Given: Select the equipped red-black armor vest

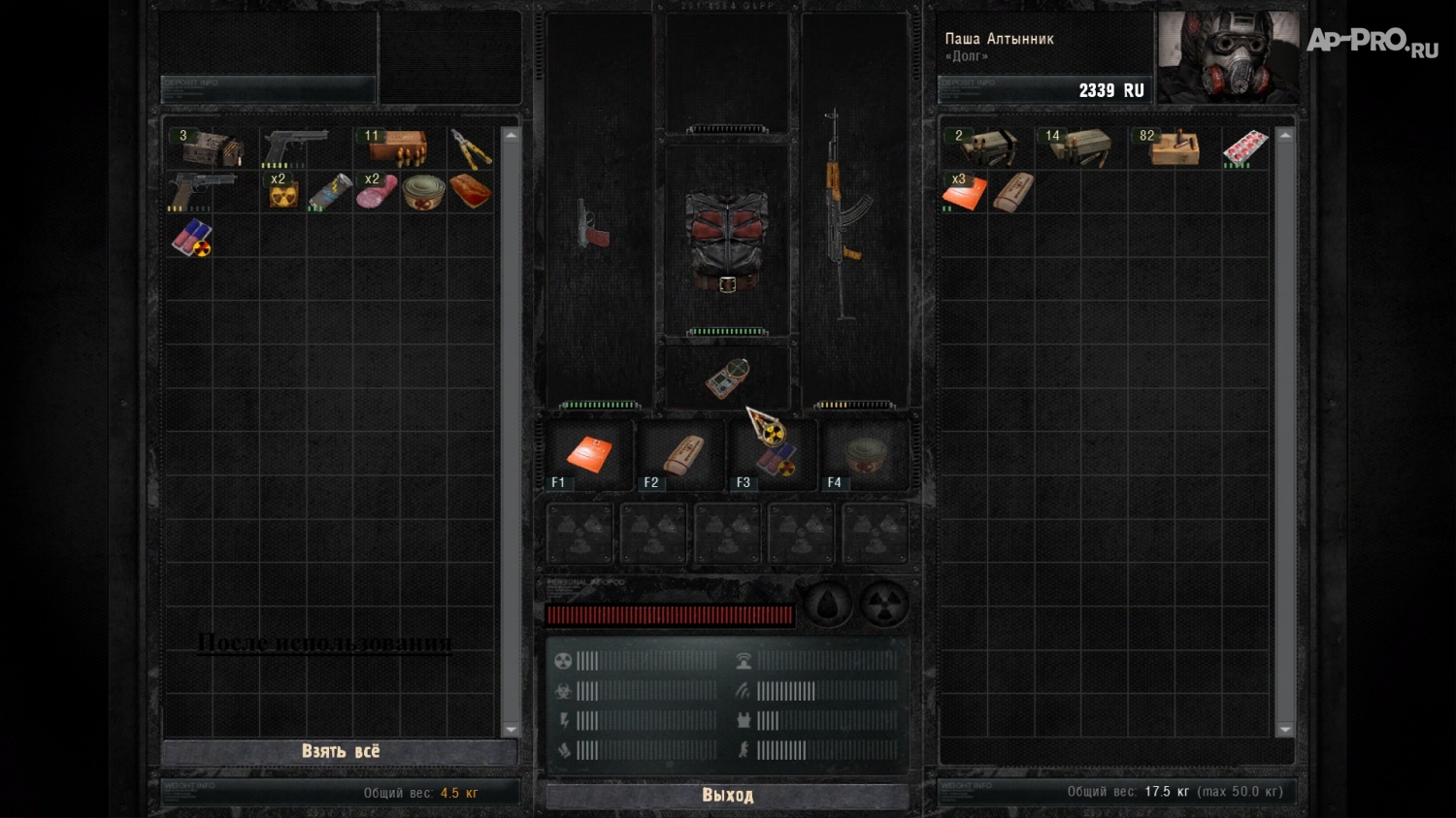Looking at the screenshot, I should coord(727,240).
